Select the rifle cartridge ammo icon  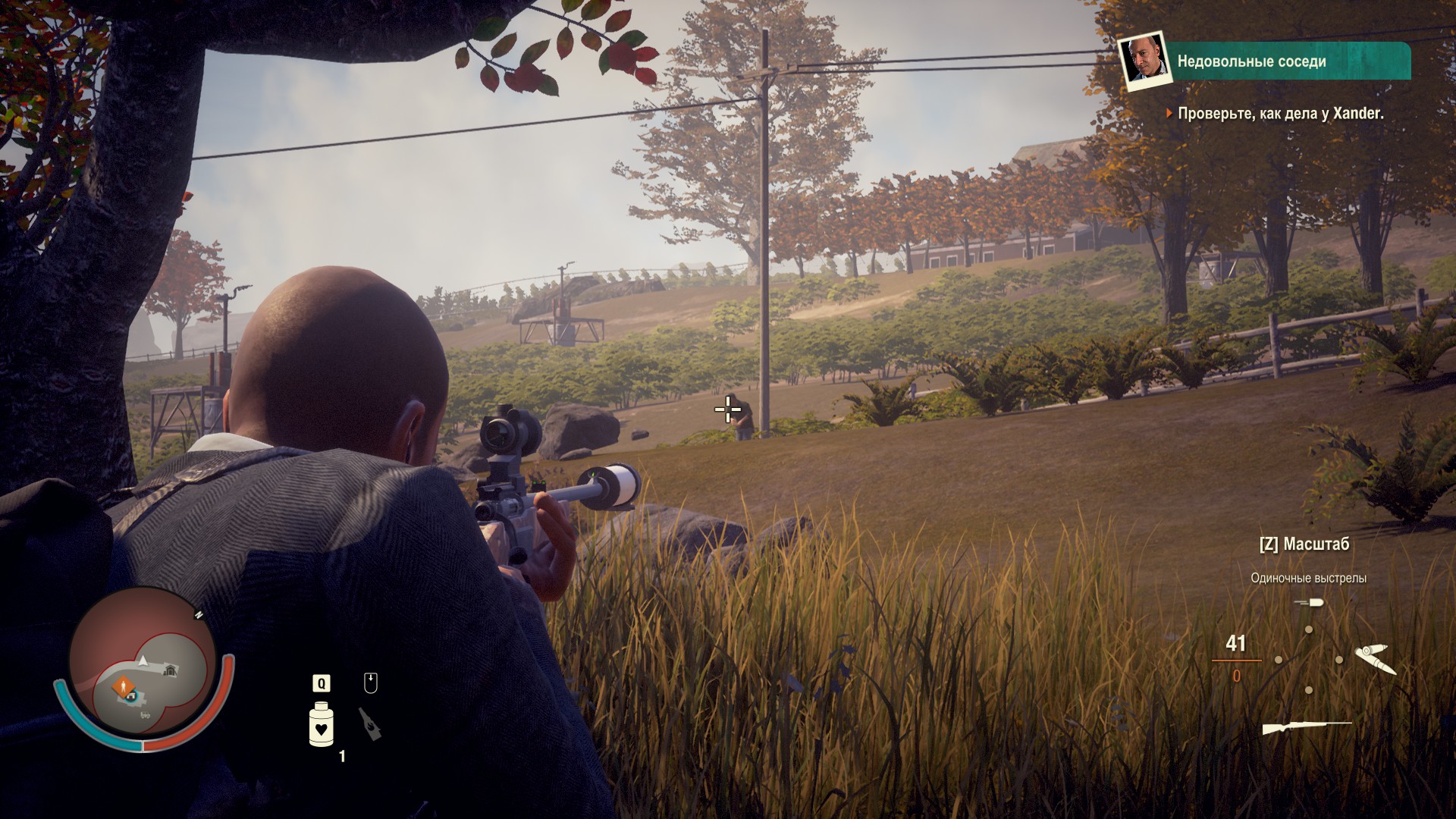1373,658
